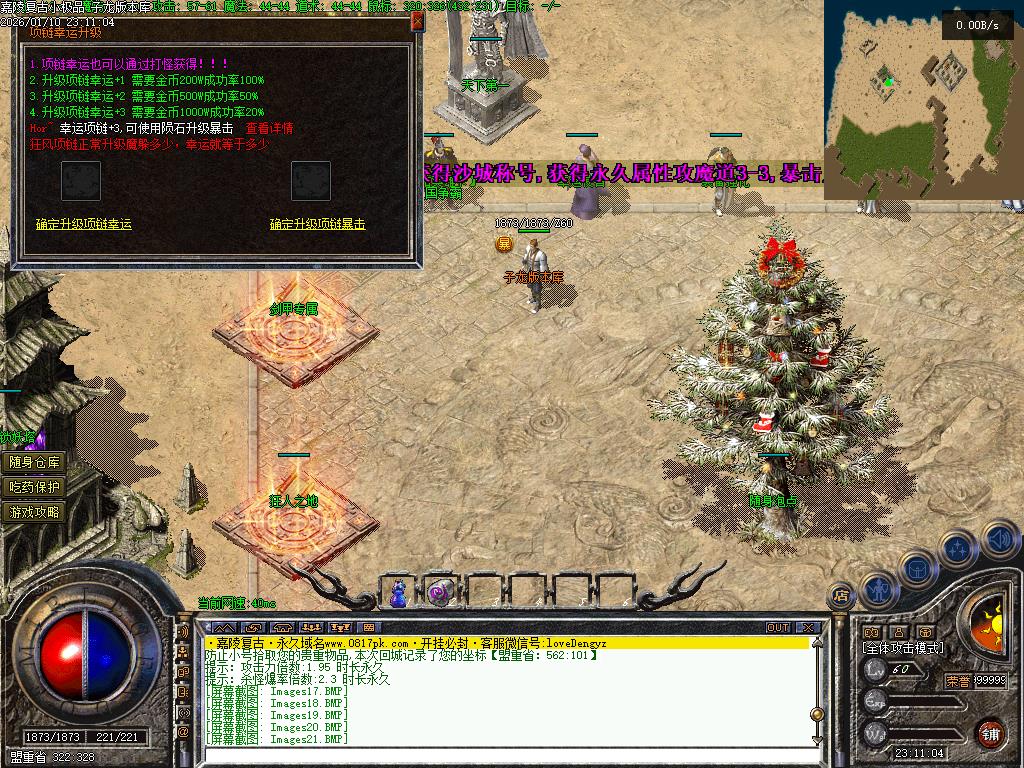This screenshot has height=768, width=1024.
Task: Open the 店 shop round button
Action: (x=842, y=595)
